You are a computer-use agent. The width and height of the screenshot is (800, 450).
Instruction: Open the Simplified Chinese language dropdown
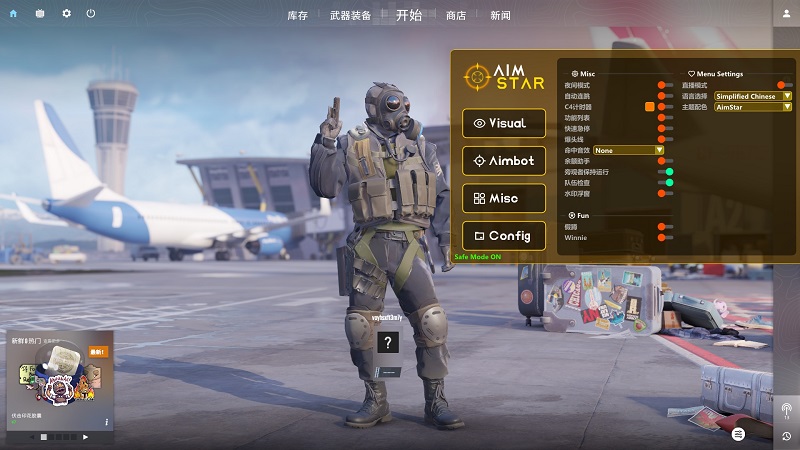753,96
